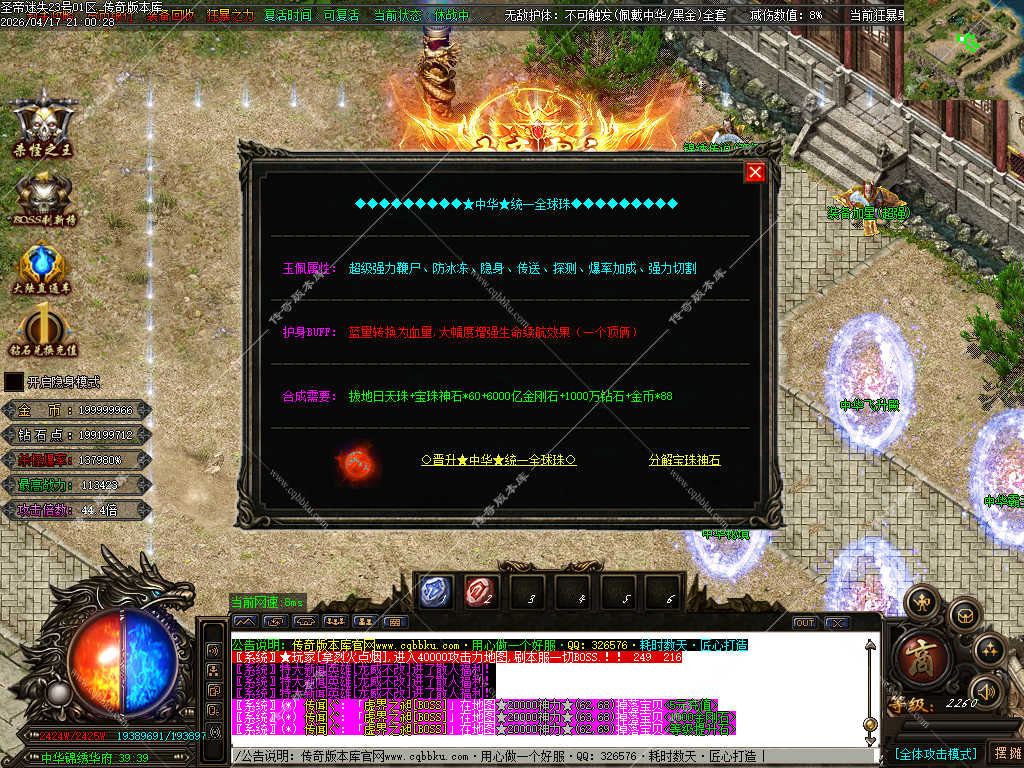Use the red rune stone in hotbar slot 2
The width and height of the screenshot is (1024, 768).
pyautogui.click(x=483, y=593)
